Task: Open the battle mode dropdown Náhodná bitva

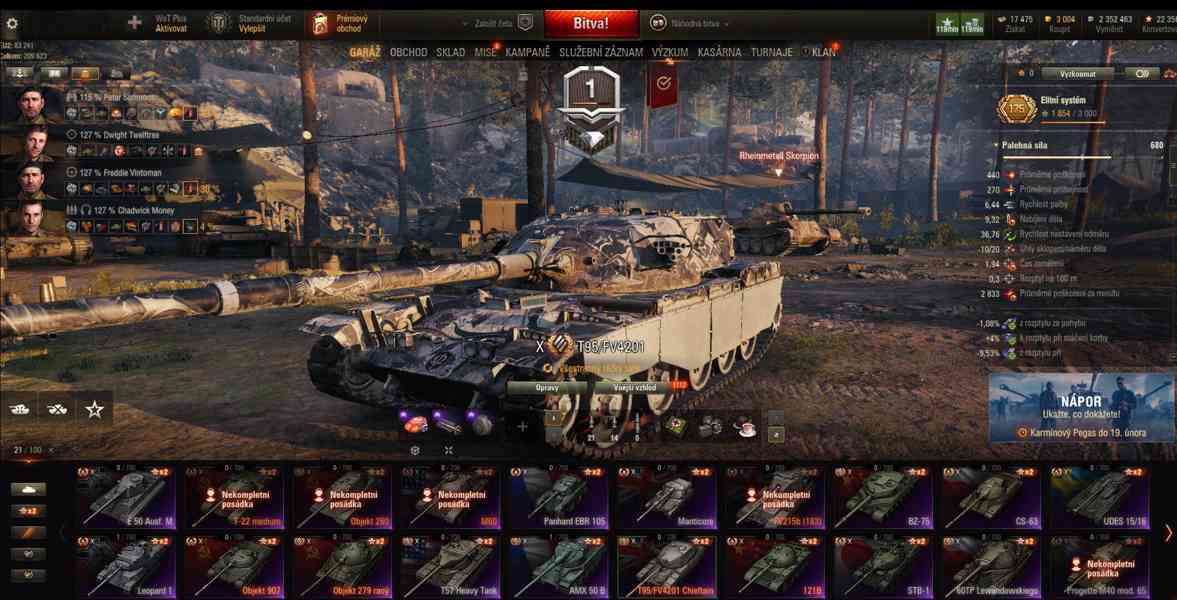Action: pyautogui.click(x=690, y=23)
